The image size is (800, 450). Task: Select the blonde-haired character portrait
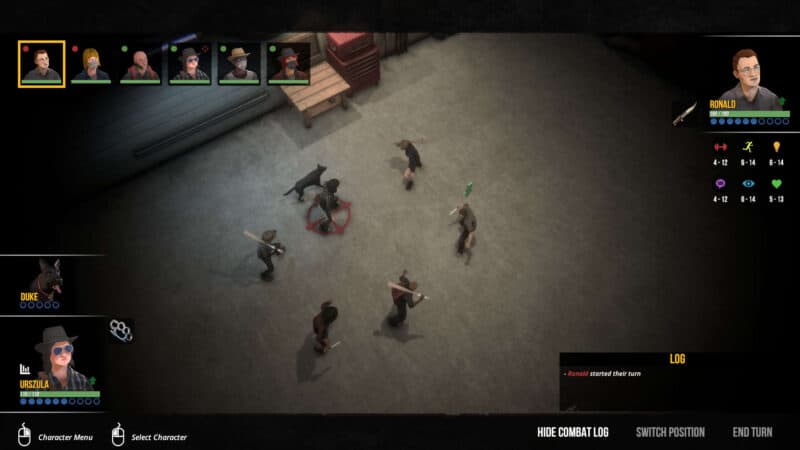tap(90, 63)
